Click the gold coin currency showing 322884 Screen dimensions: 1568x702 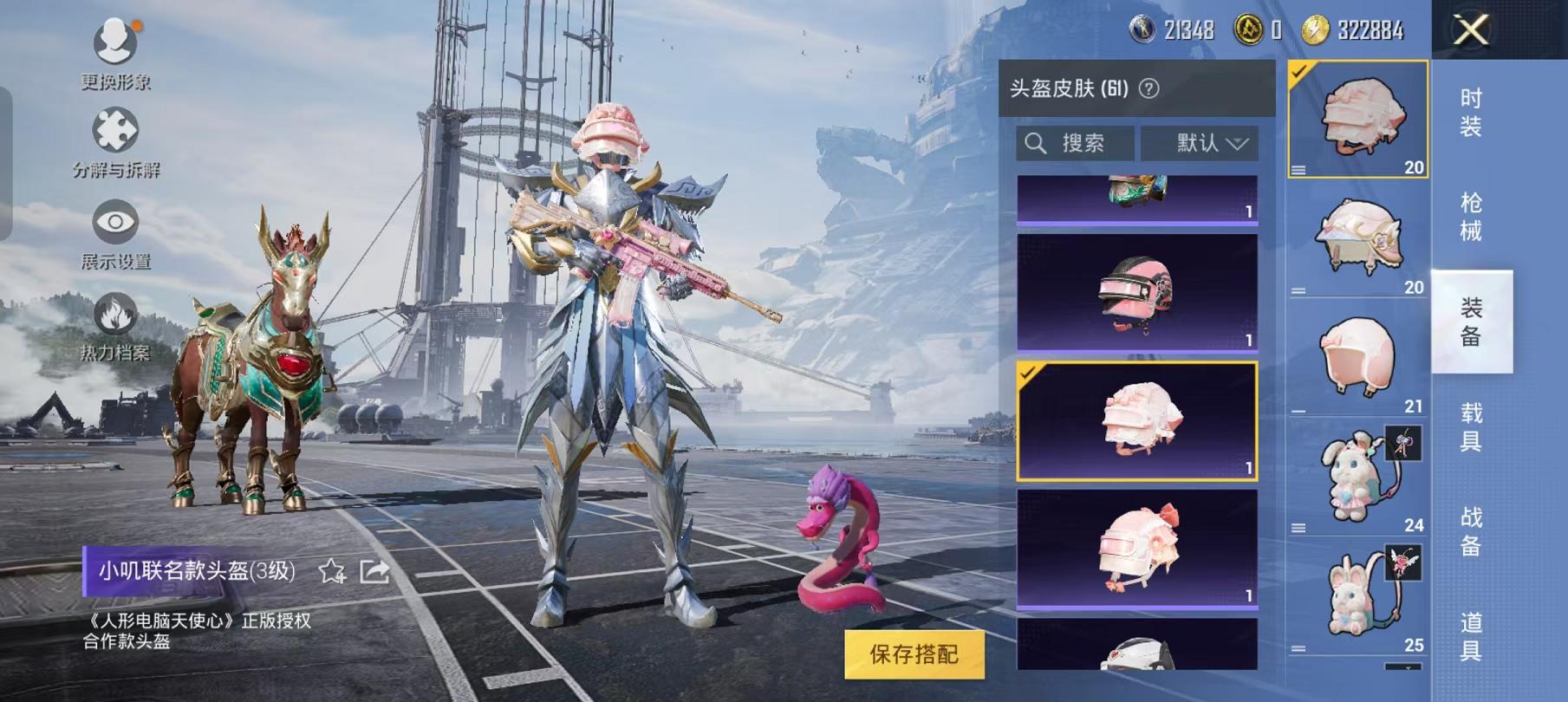pyautogui.click(x=1314, y=28)
